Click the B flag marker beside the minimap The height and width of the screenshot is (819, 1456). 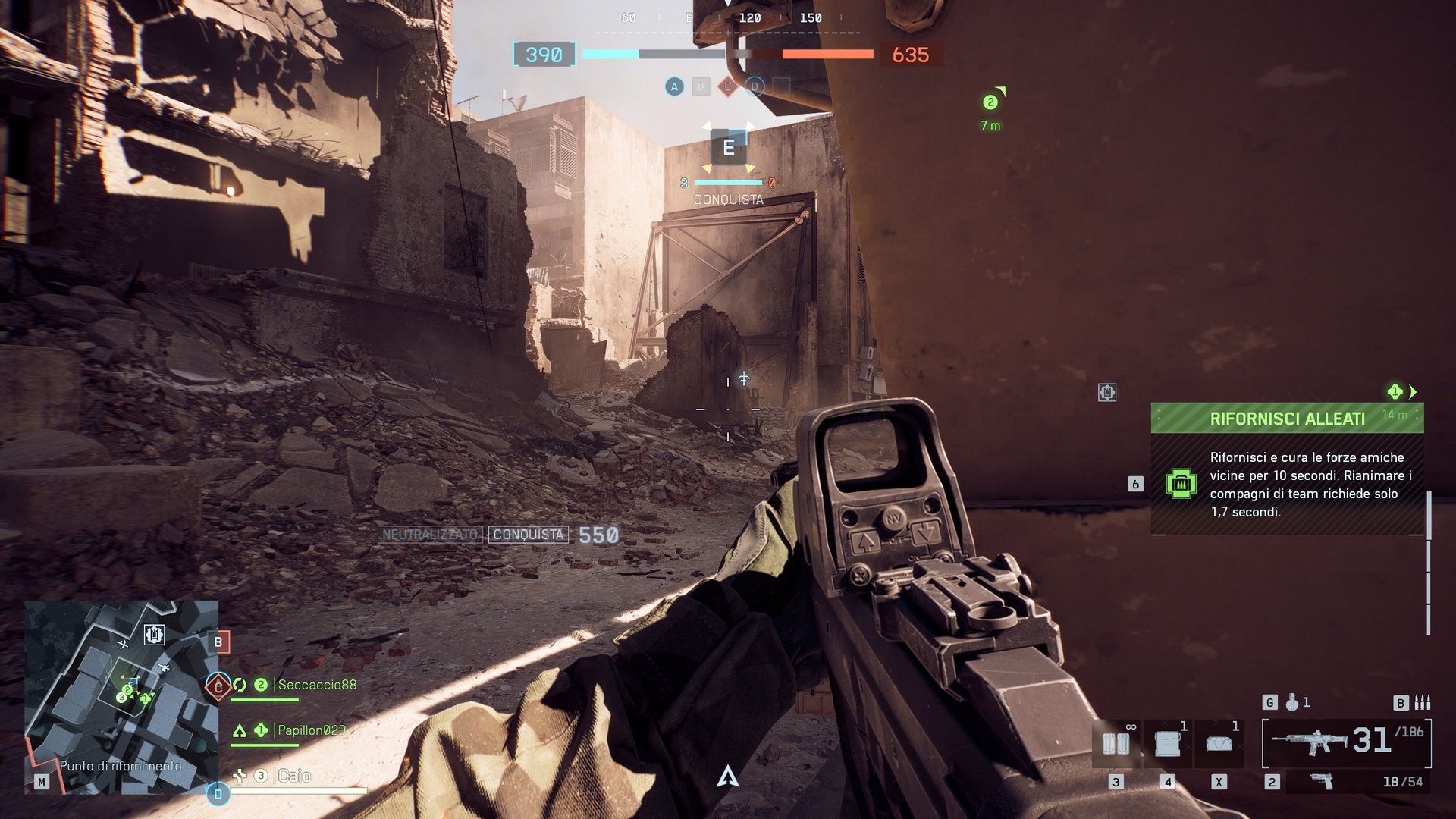(x=218, y=642)
